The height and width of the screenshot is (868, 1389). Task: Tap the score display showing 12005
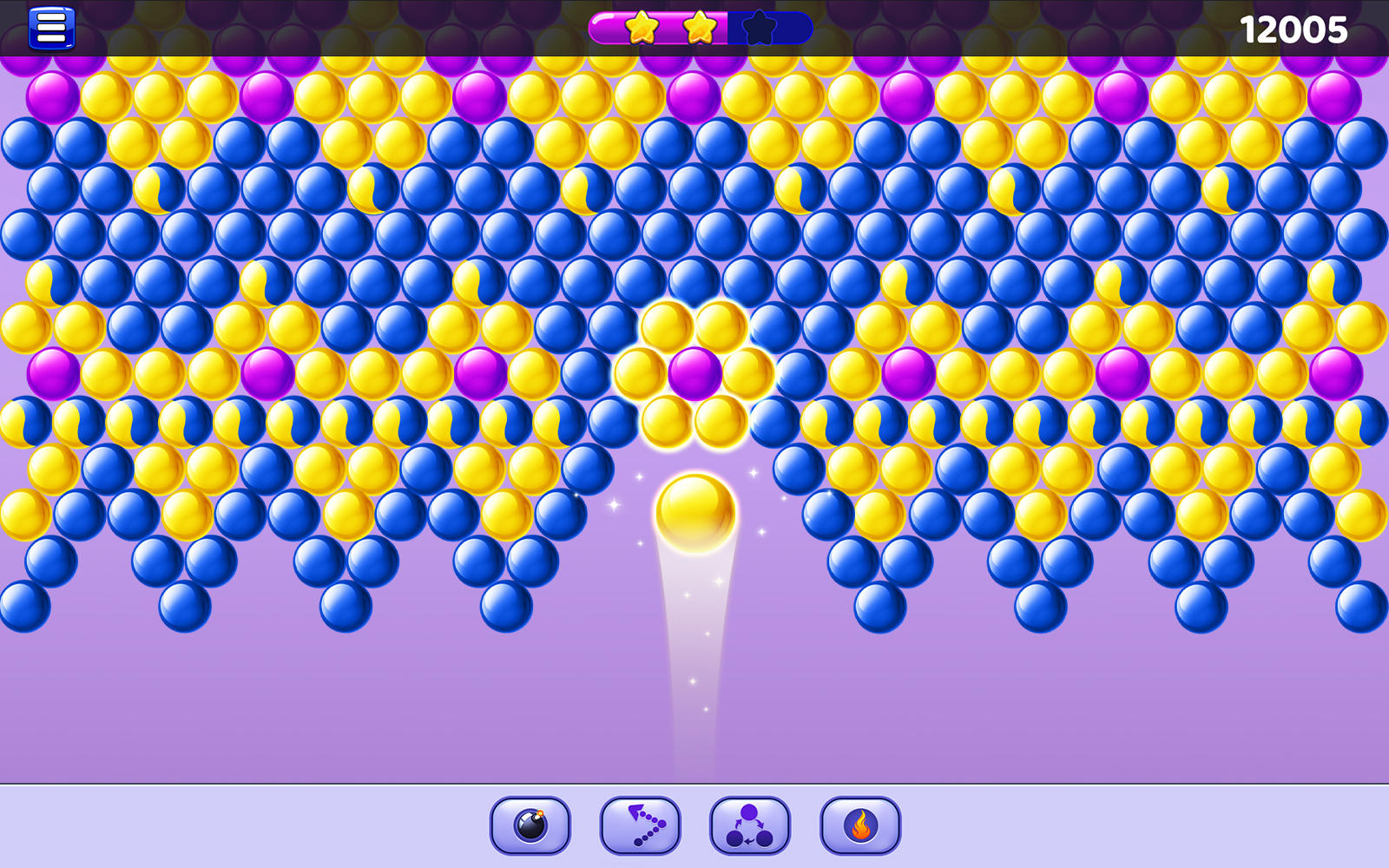1292,29
